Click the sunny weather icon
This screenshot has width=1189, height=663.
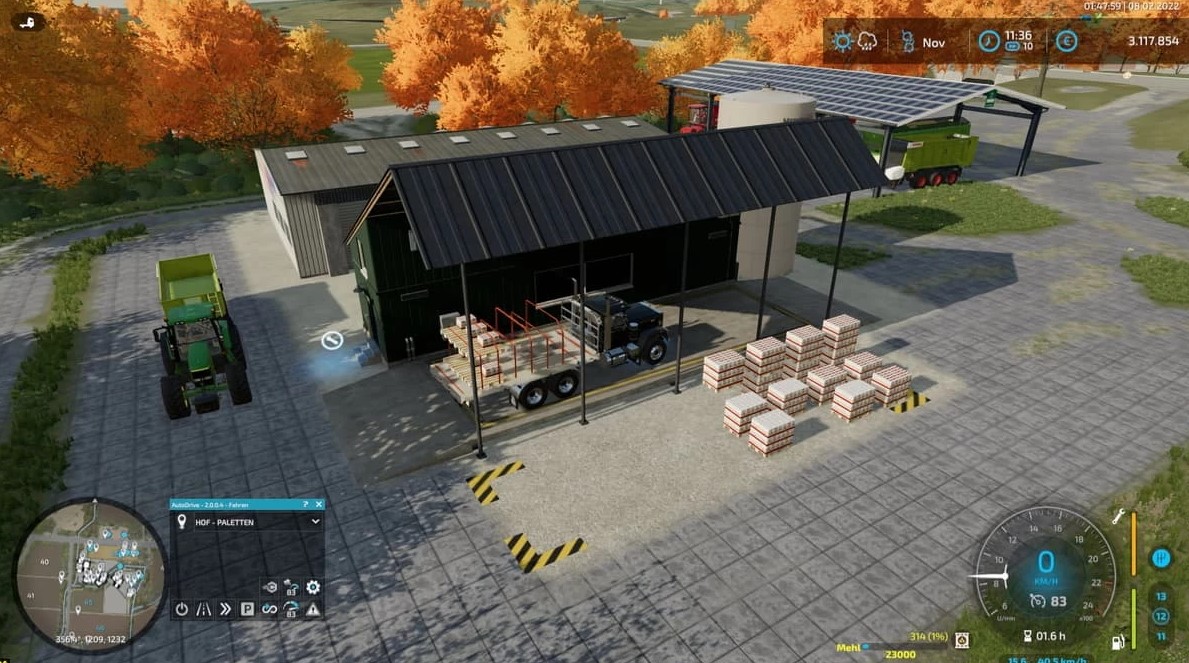pos(843,42)
